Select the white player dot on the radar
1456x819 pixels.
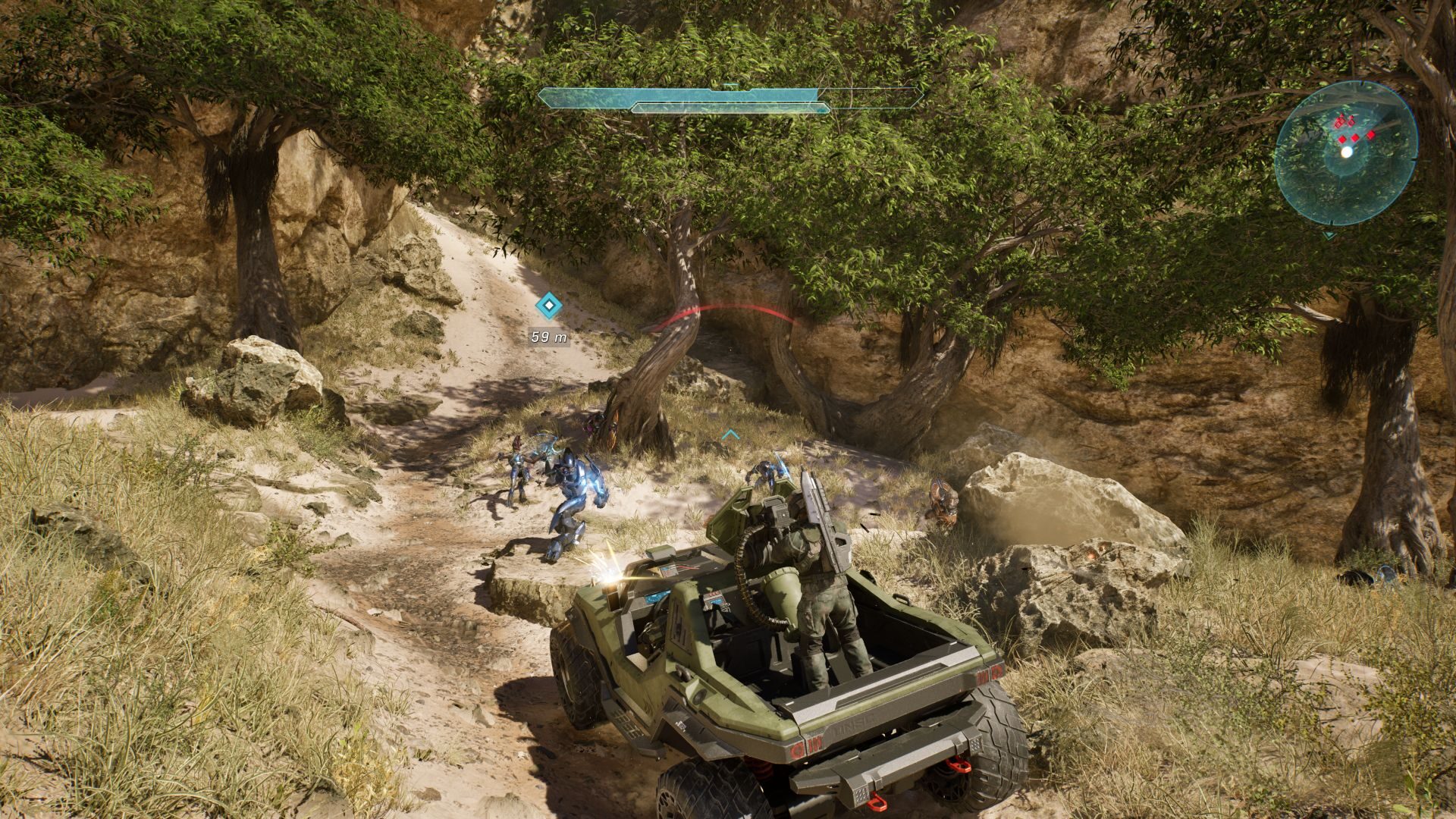pyautogui.click(x=1347, y=153)
